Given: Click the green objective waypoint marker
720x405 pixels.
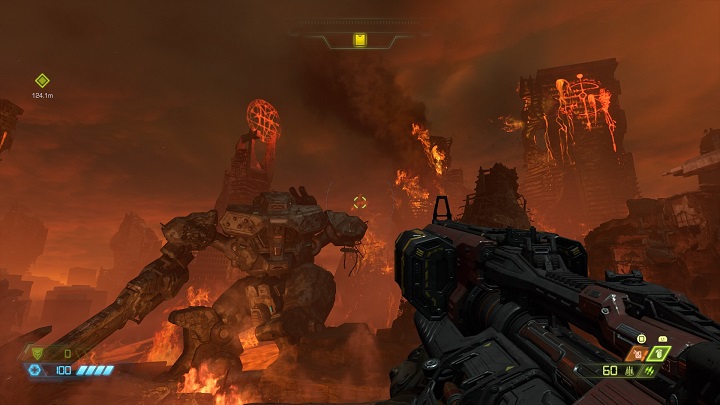Looking at the screenshot, I should pos(42,81).
